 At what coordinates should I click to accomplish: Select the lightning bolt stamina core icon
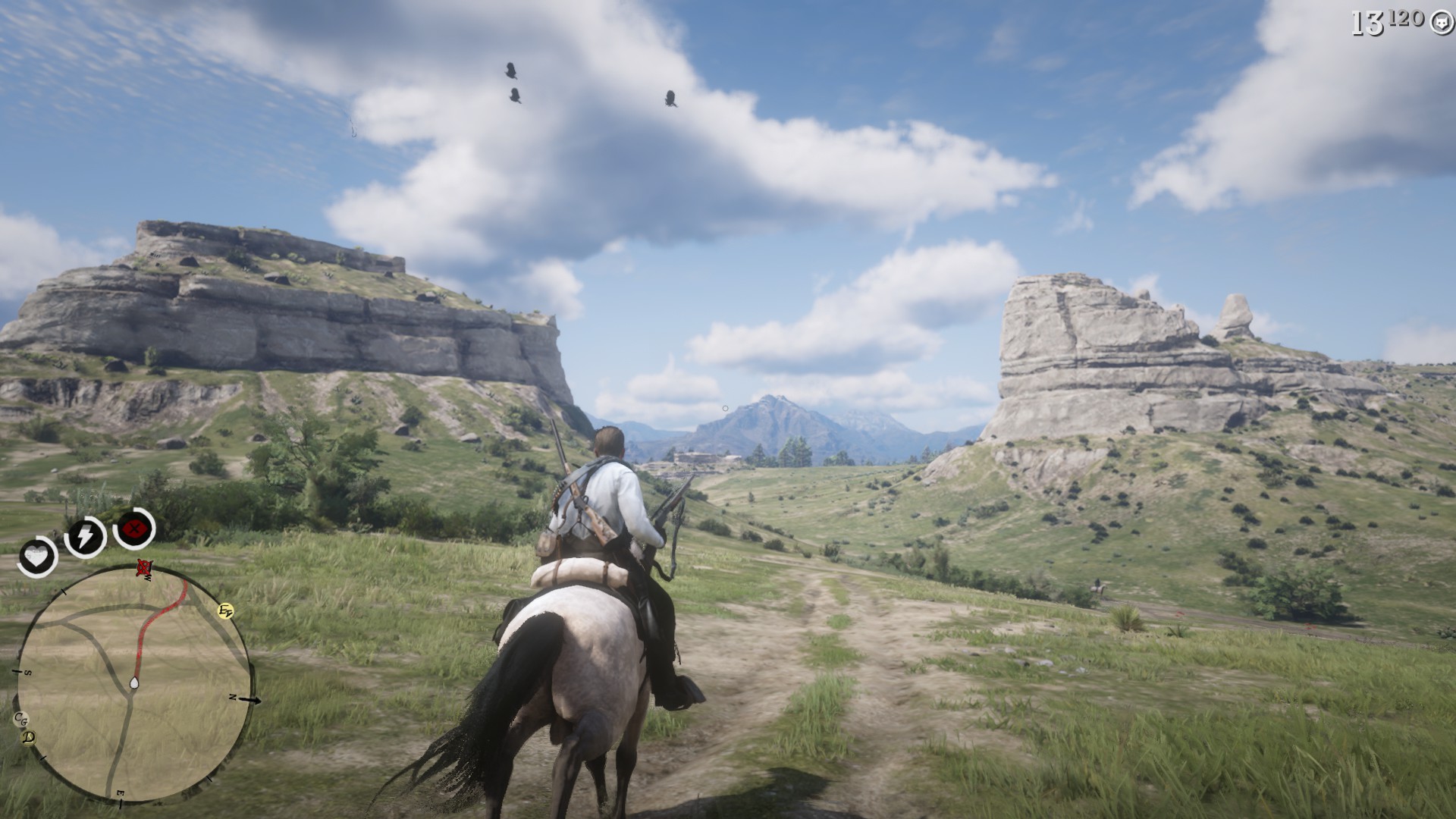84,537
